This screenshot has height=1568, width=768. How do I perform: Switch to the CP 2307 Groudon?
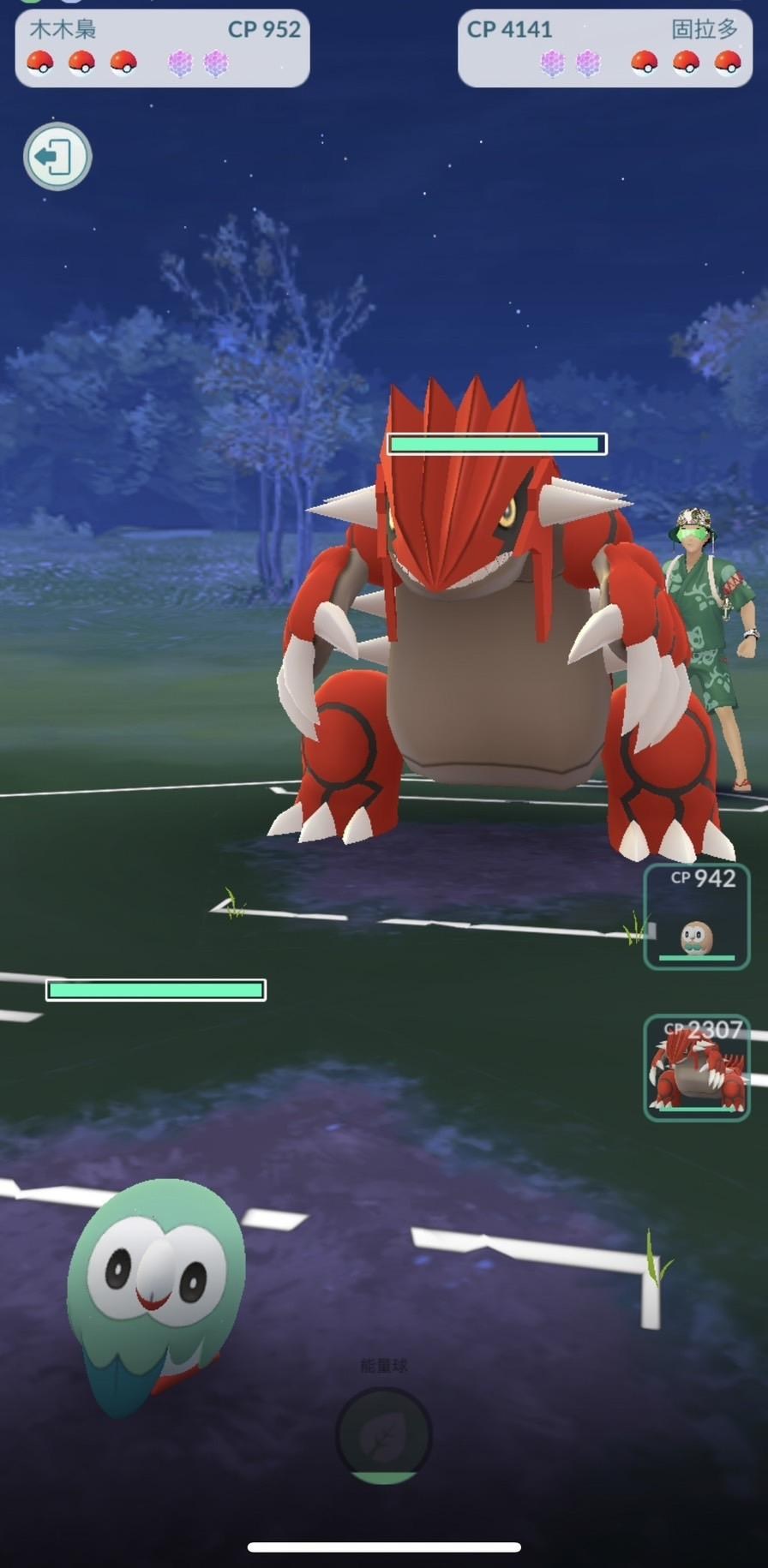(696, 1068)
